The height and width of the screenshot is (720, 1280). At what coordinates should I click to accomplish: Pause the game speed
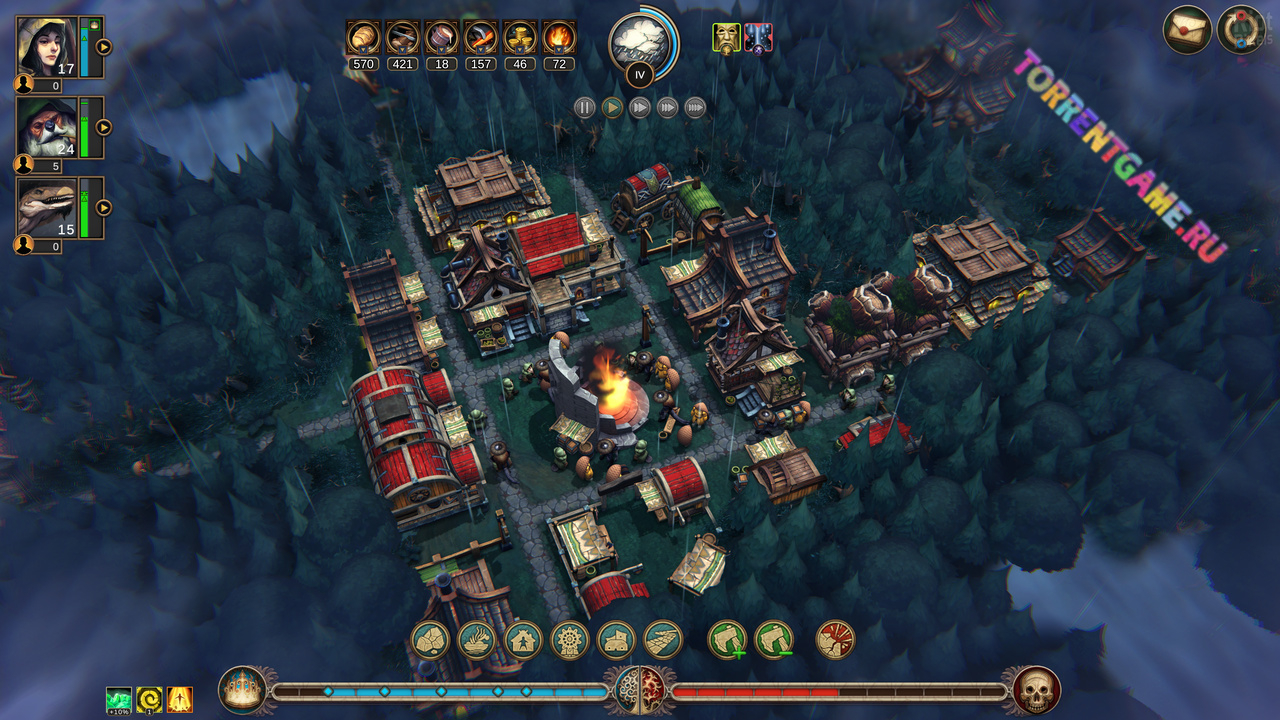[x=585, y=108]
